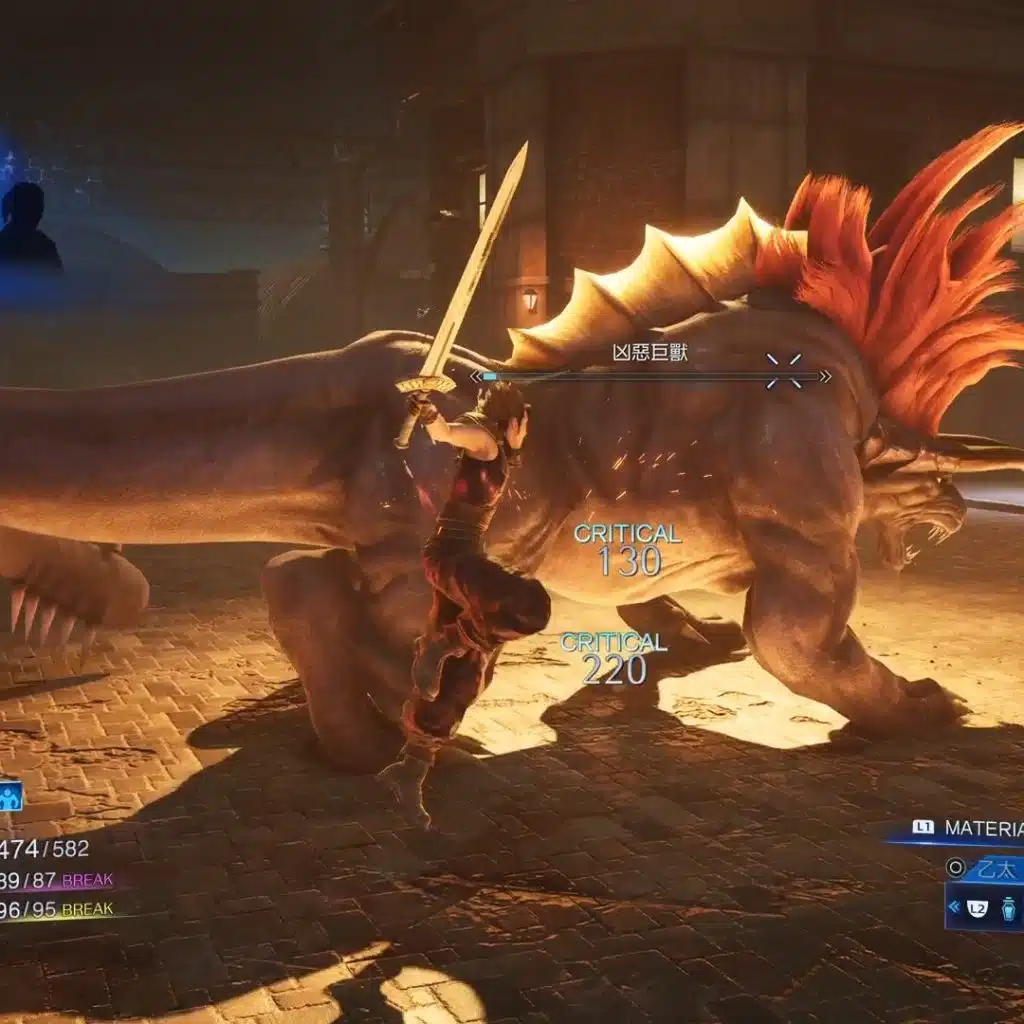Click the blue double-arrow in item panel

click(955, 908)
